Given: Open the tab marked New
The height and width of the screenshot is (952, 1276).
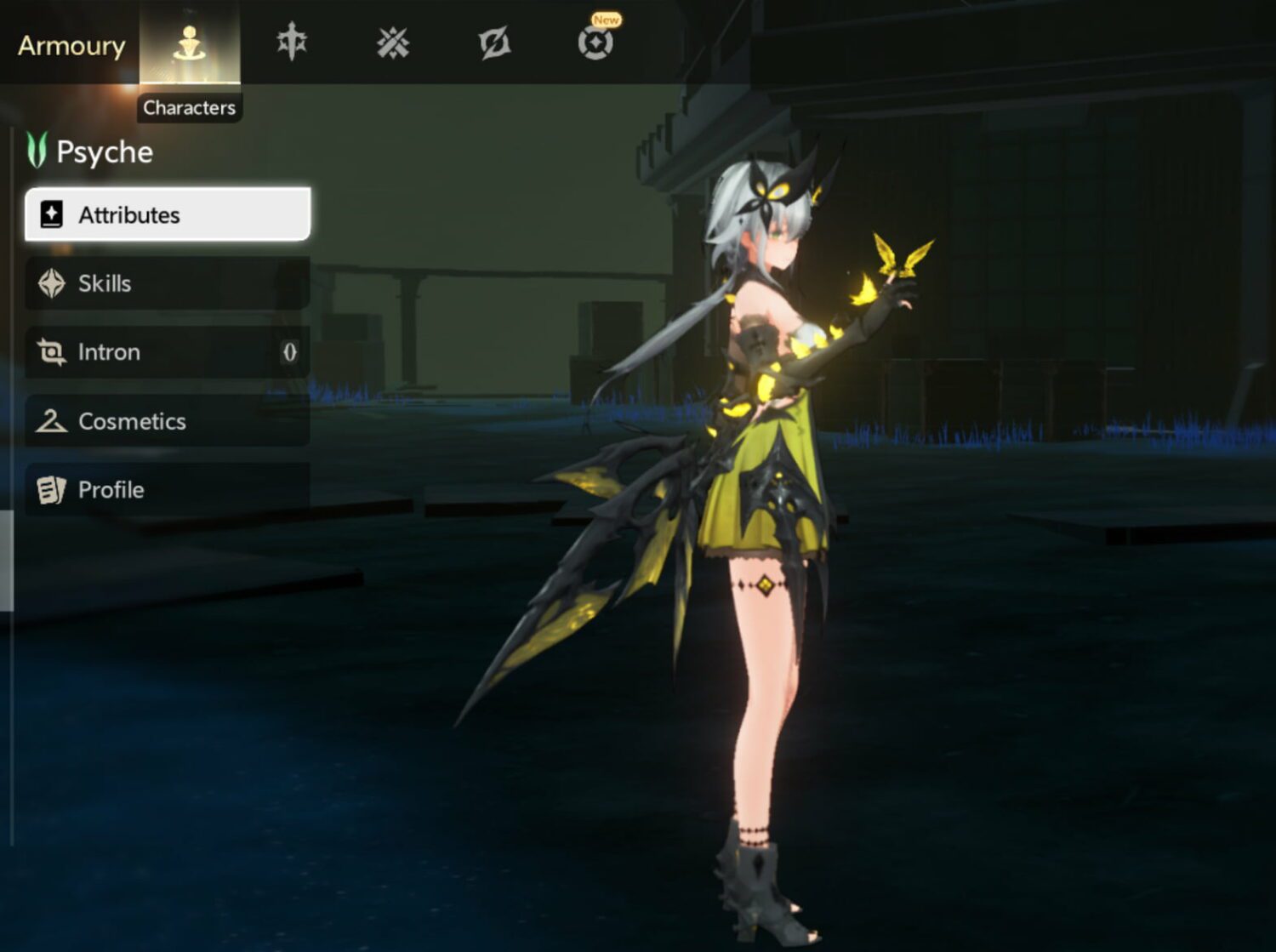Looking at the screenshot, I should point(595,42).
